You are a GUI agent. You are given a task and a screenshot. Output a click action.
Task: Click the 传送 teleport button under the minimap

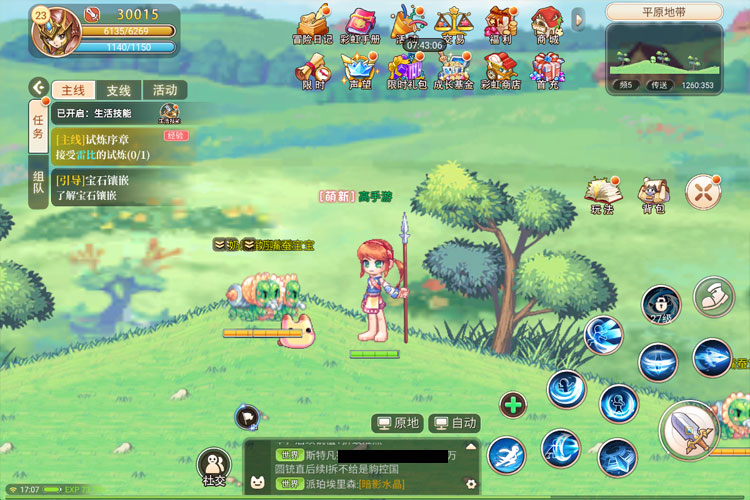(x=658, y=85)
